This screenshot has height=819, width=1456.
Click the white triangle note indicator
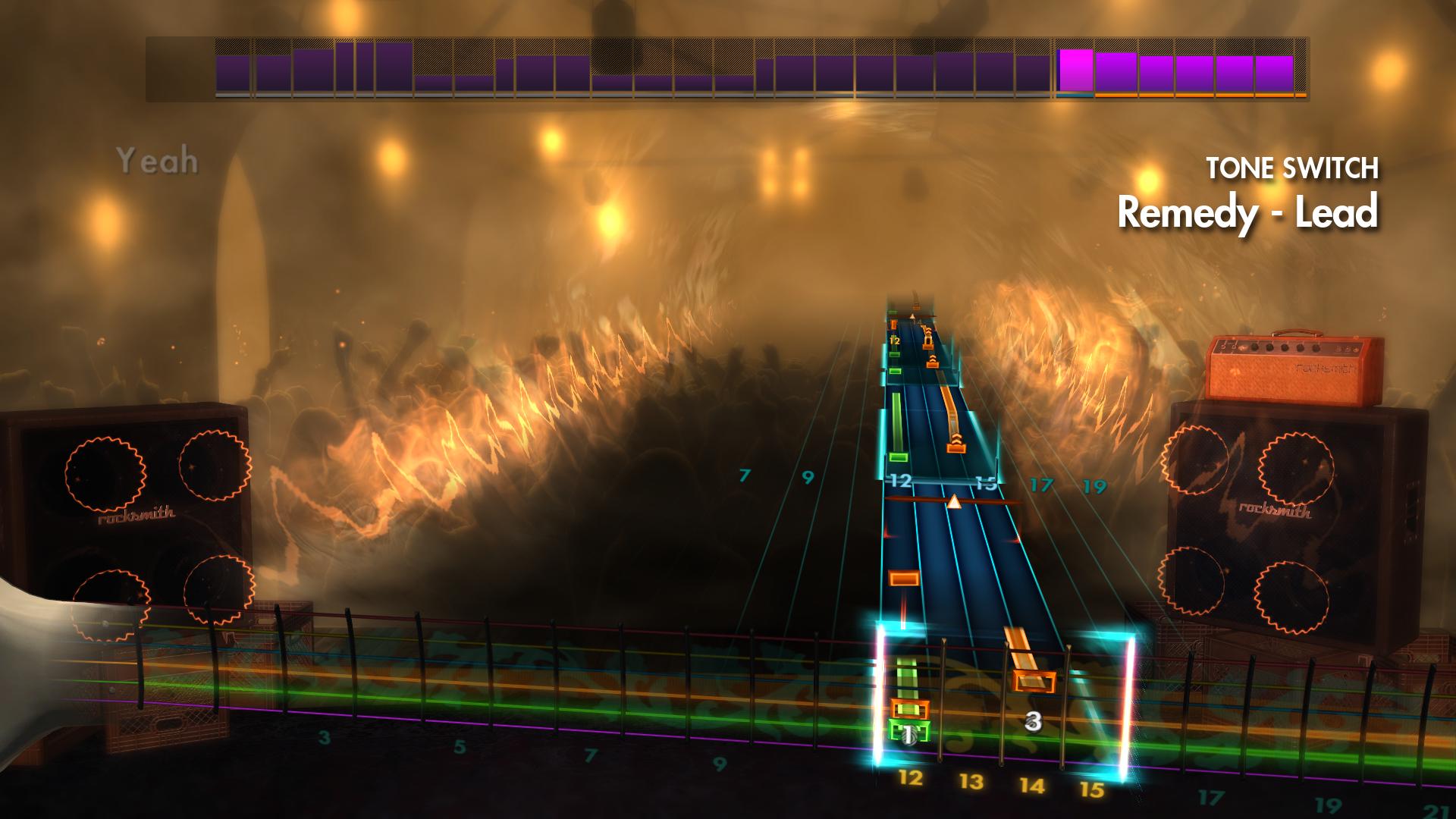point(954,500)
